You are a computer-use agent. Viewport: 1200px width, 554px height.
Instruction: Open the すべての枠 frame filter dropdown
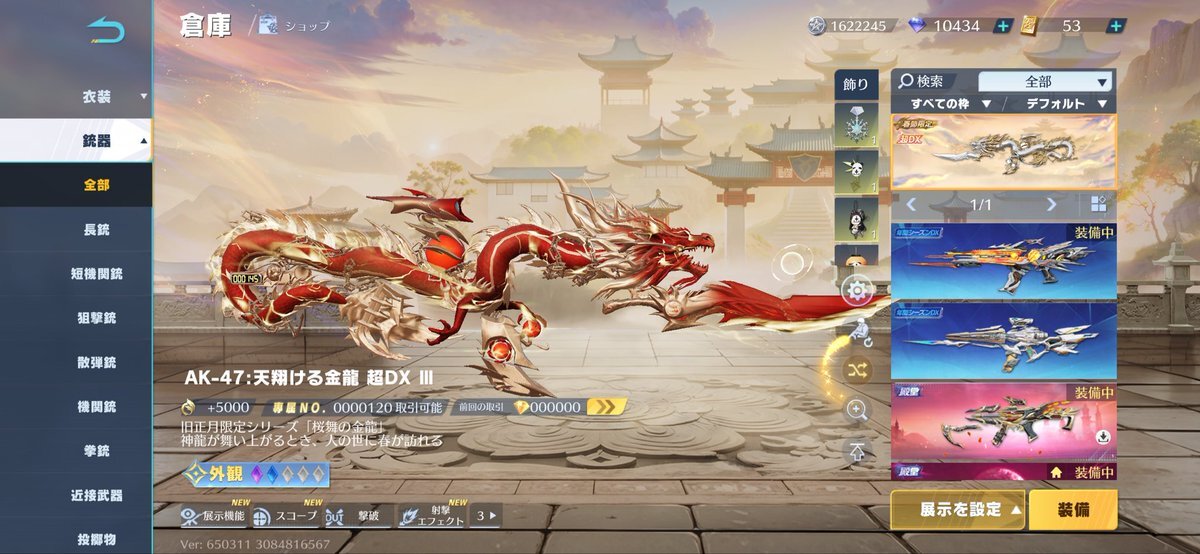point(950,103)
